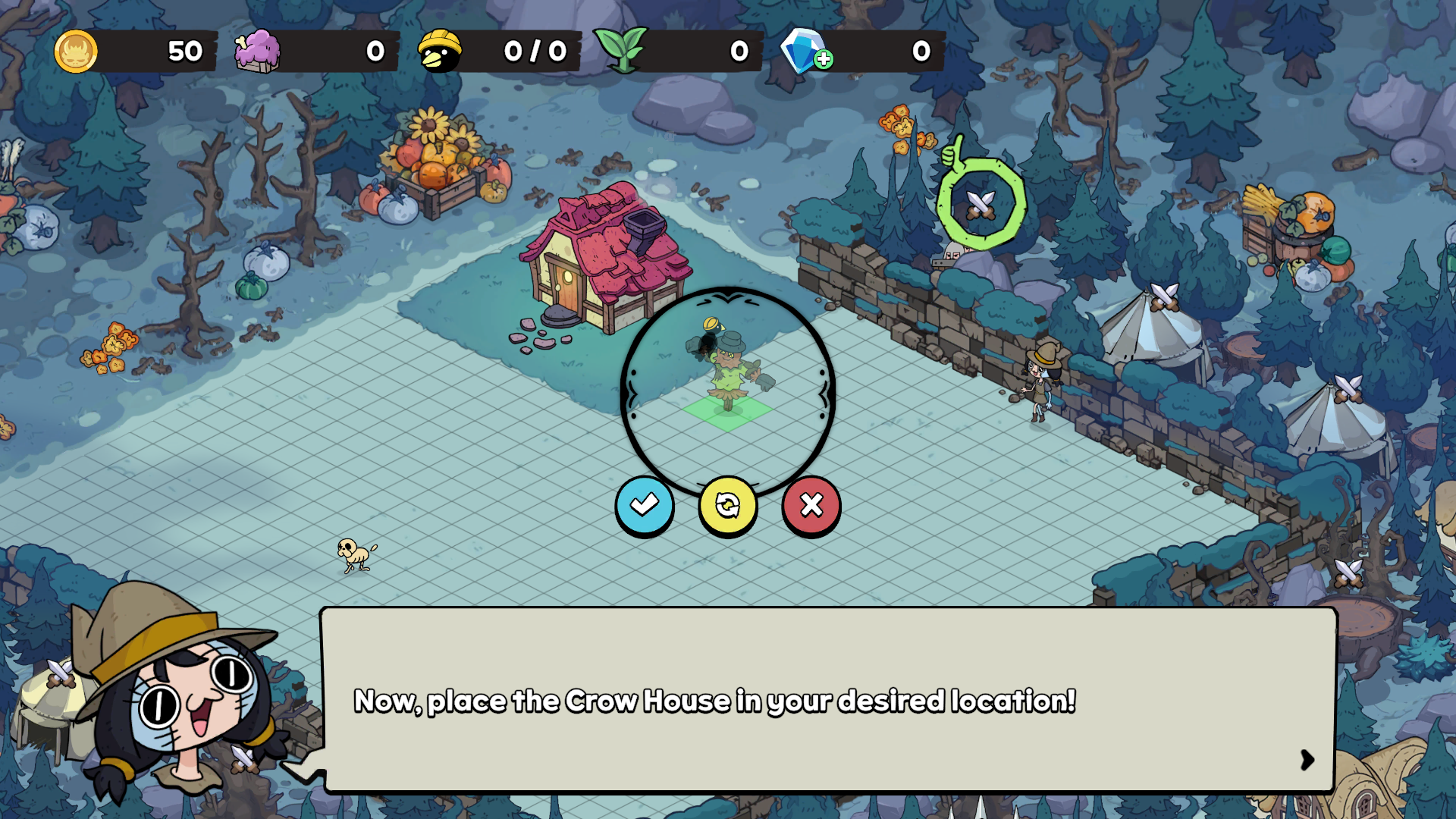This screenshot has width=1456, height=819.
Task: Confirm placement with the blue checkmark button
Action: (x=644, y=504)
